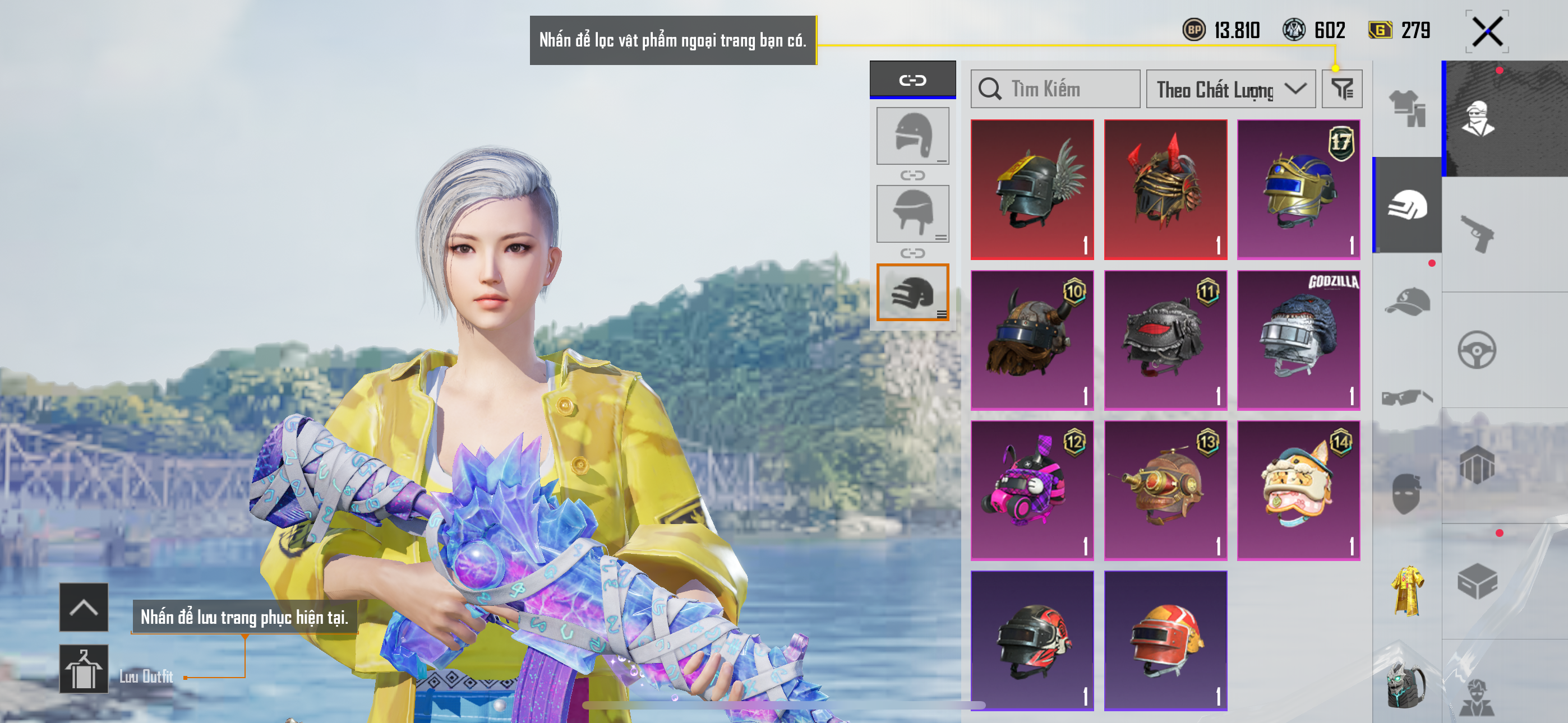
Task: Select the gold and blue pharaoh helmet
Action: 1298,189
